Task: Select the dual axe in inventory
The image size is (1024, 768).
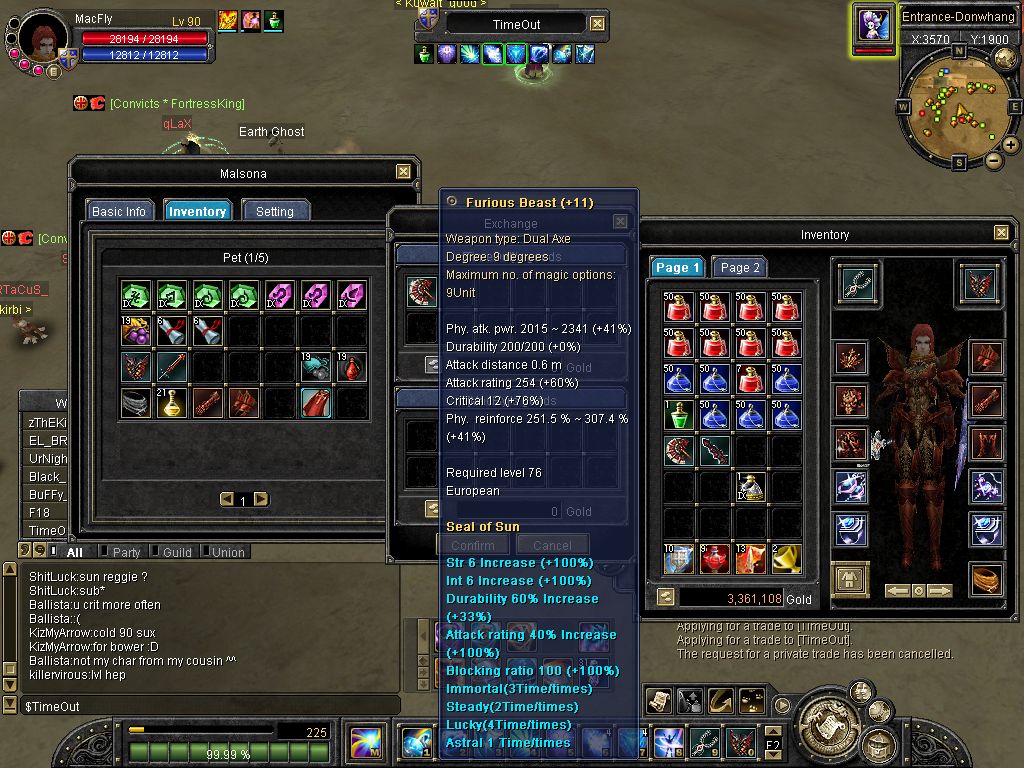Action: tap(678, 450)
